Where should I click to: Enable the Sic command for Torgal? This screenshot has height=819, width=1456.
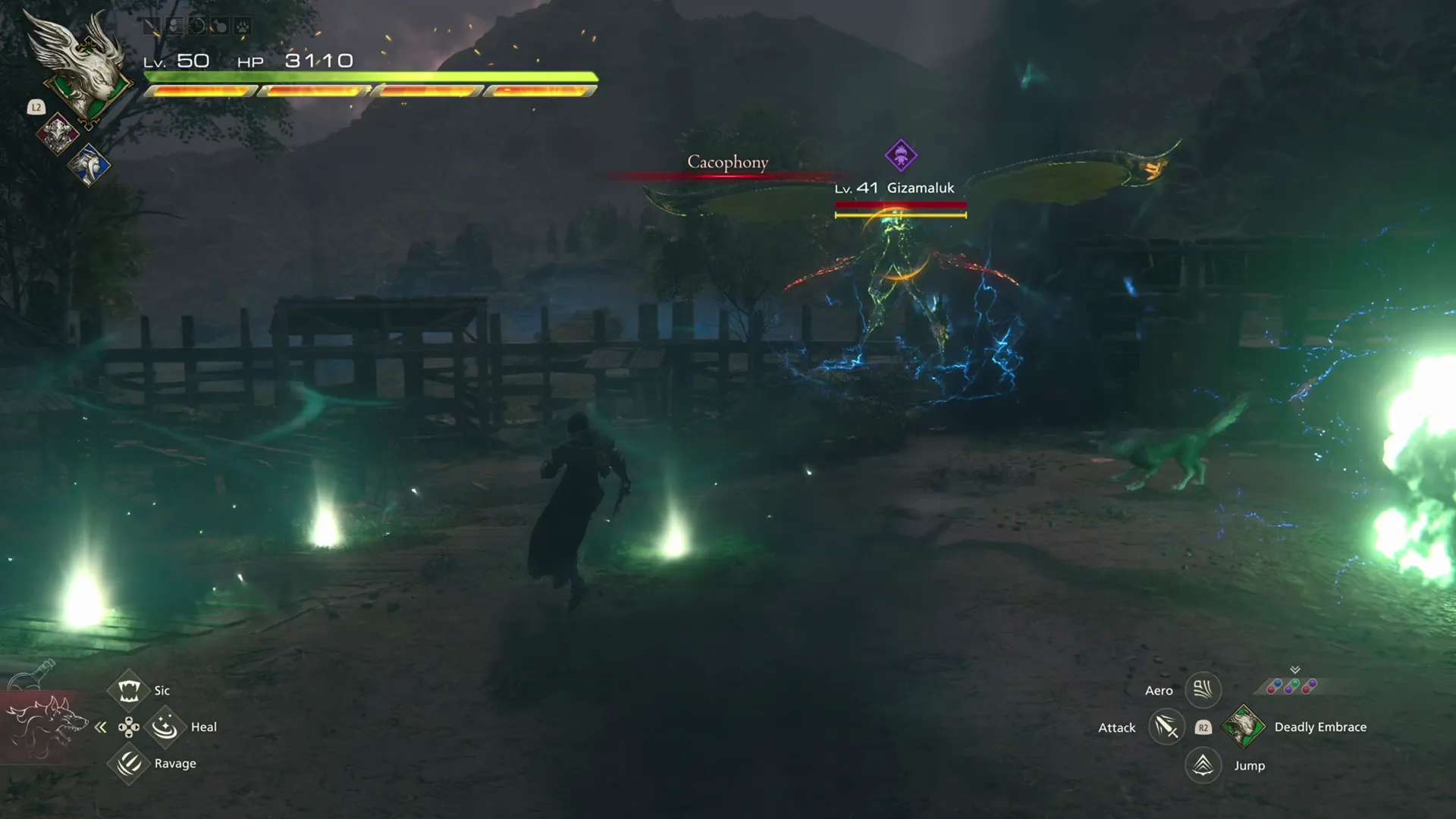(x=129, y=689)
